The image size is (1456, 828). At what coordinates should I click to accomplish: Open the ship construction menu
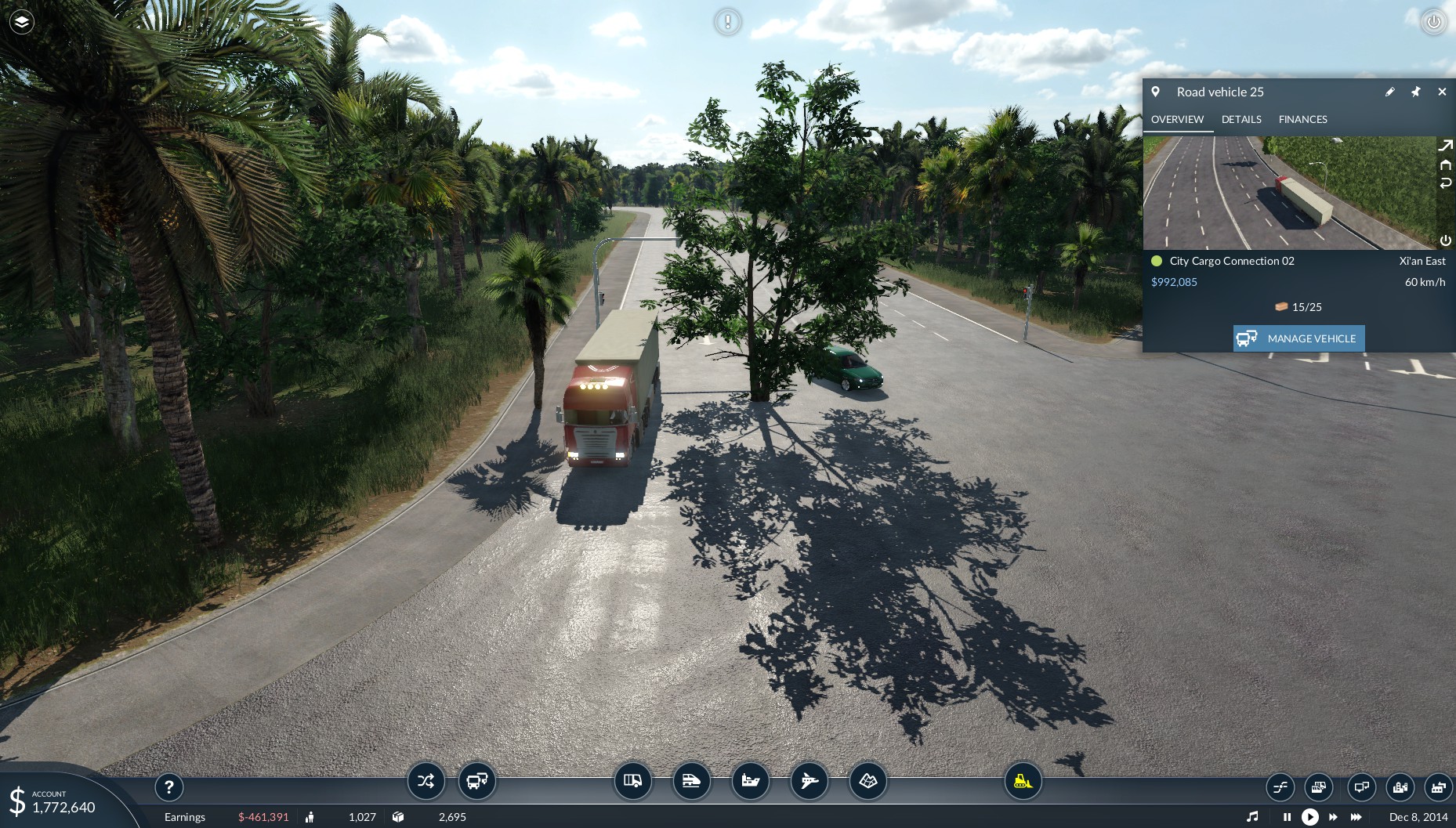(x=750, y=780)
